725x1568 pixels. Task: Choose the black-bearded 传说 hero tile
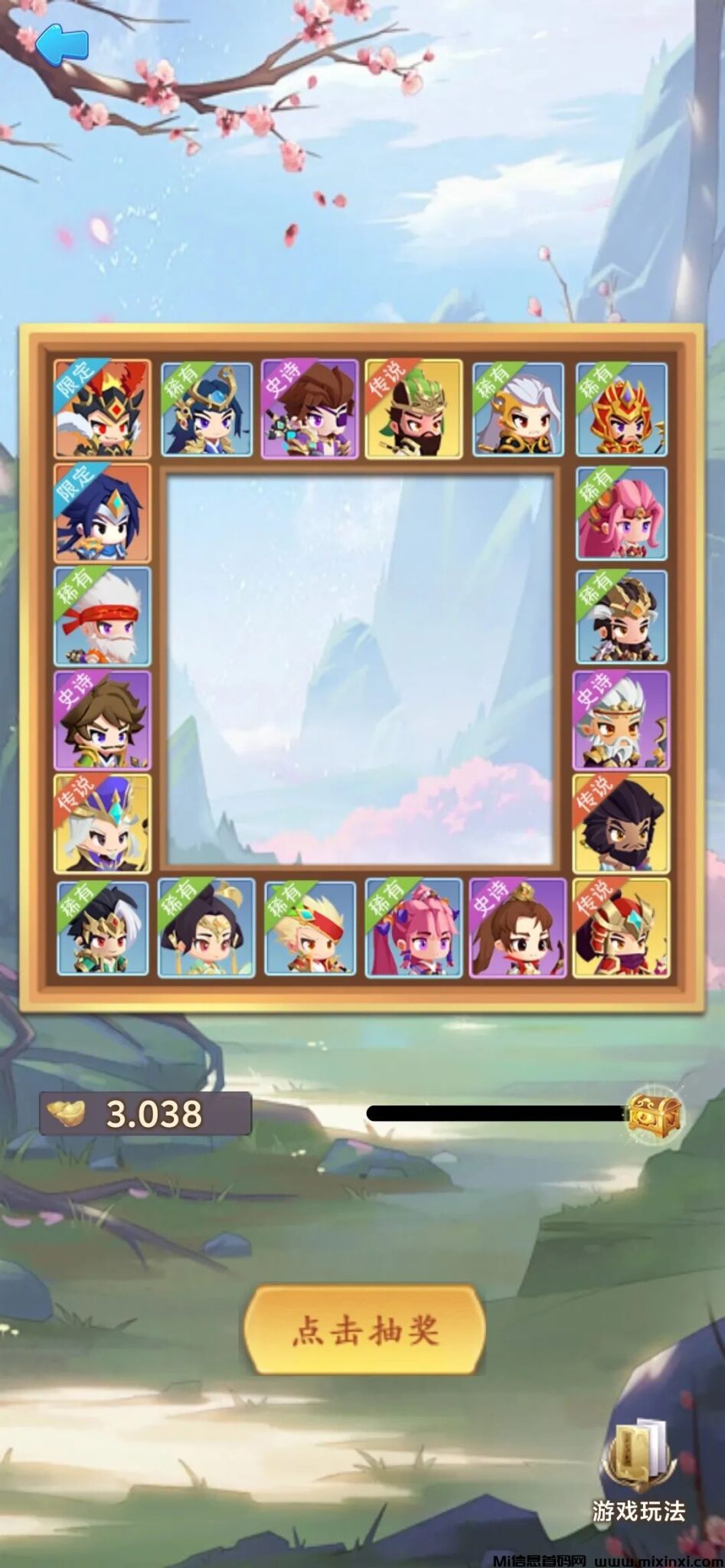[x=621, y=824]
